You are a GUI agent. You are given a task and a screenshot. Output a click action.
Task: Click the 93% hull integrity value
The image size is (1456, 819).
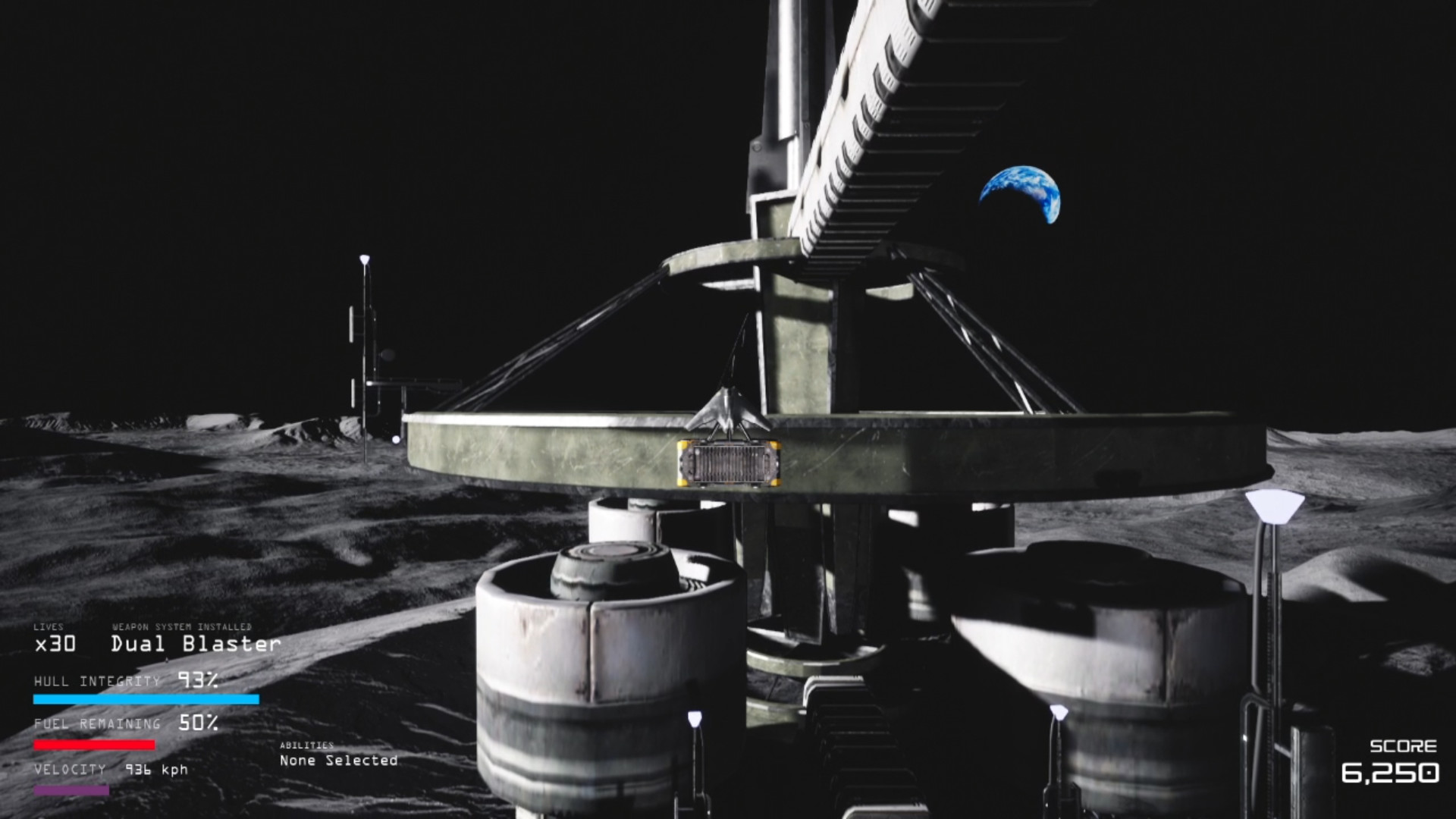point(198,681)
